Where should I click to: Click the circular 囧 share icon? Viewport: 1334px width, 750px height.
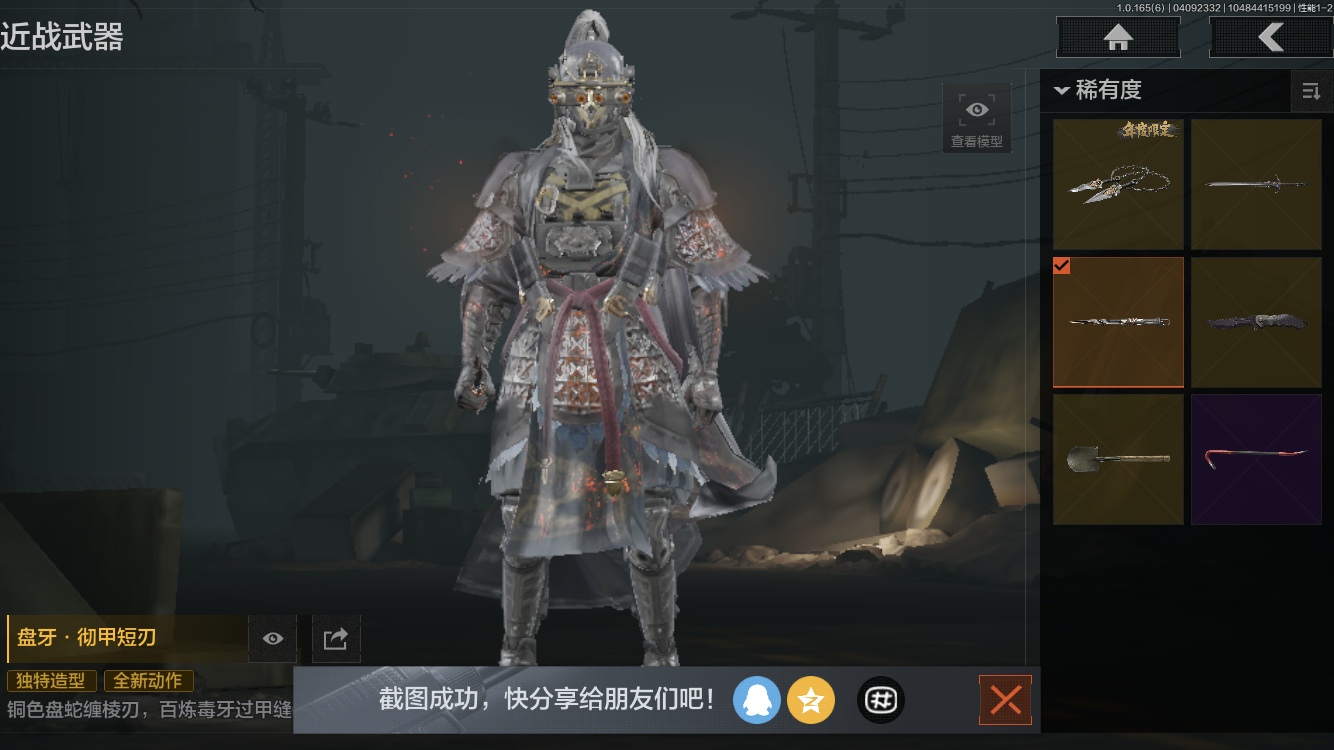click(x=880, y=700)
